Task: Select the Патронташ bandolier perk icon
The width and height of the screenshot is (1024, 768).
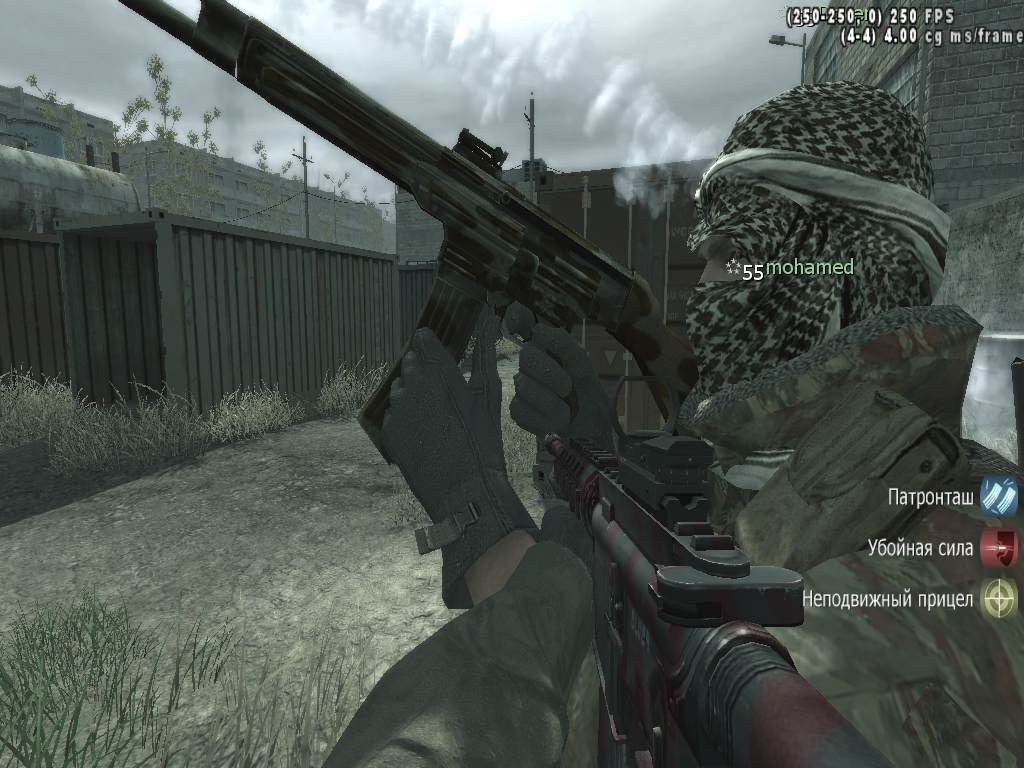Action: (998, 497)
